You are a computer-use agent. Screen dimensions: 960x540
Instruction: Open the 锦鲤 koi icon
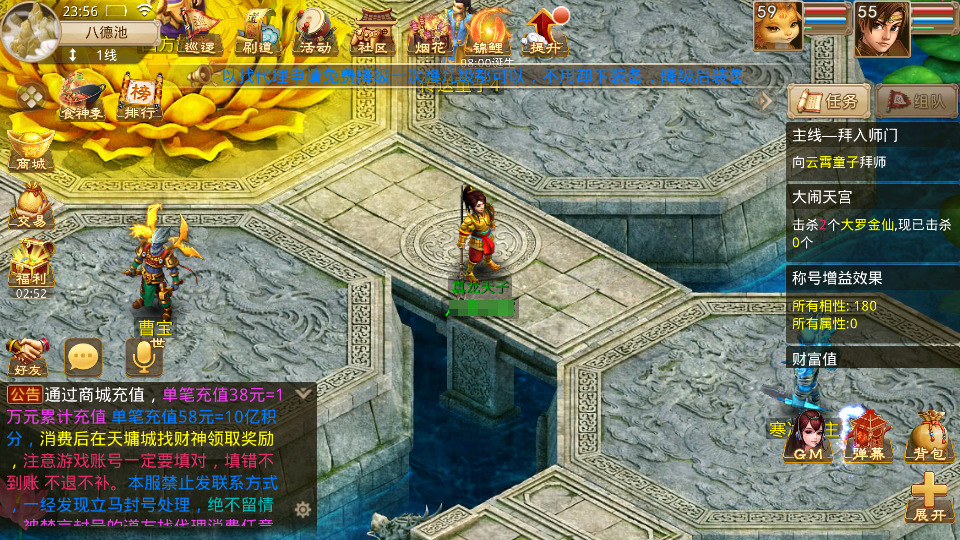click(x=489, y=32)
